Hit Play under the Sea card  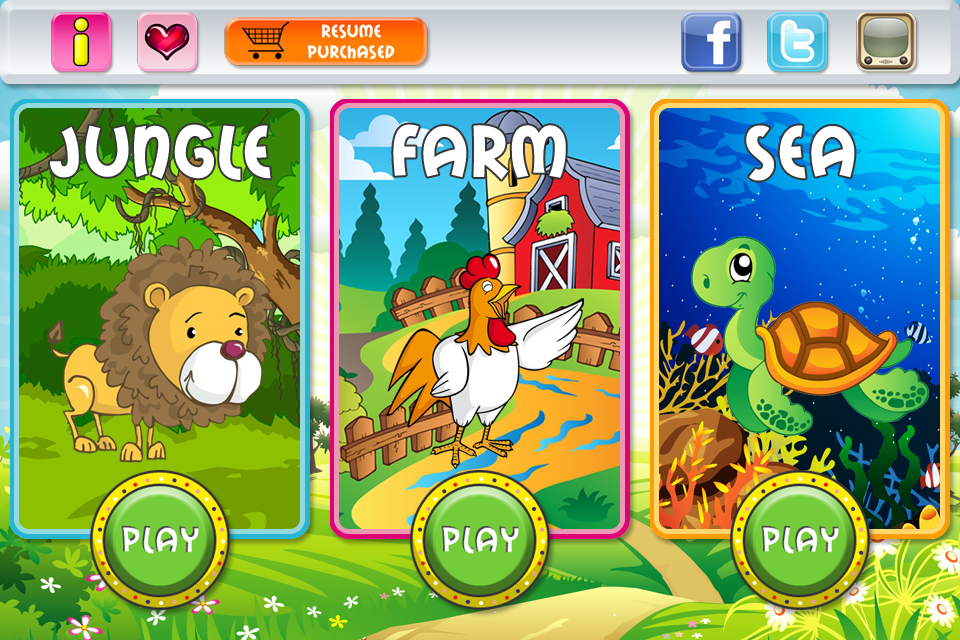800,540
